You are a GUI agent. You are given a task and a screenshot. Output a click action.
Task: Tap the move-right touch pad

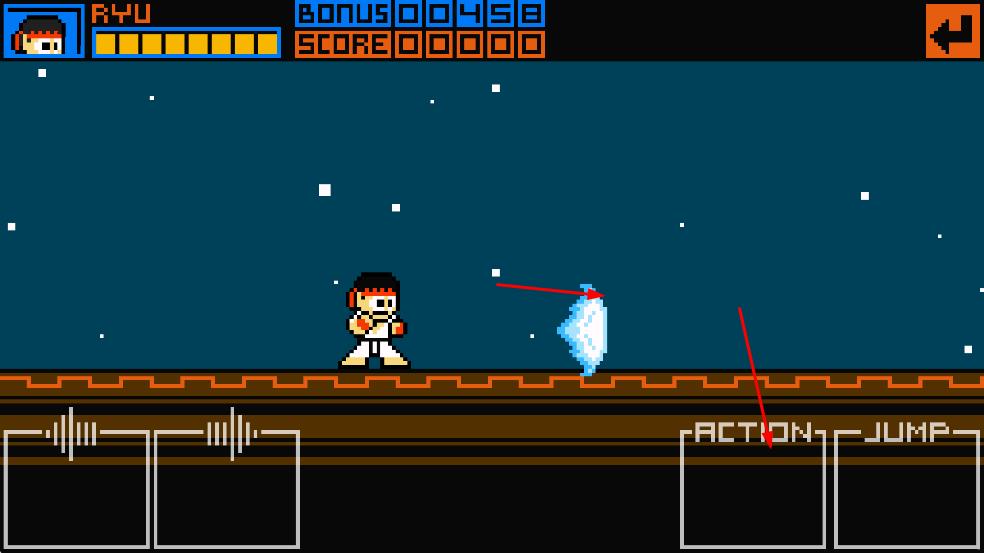point(227,490)
